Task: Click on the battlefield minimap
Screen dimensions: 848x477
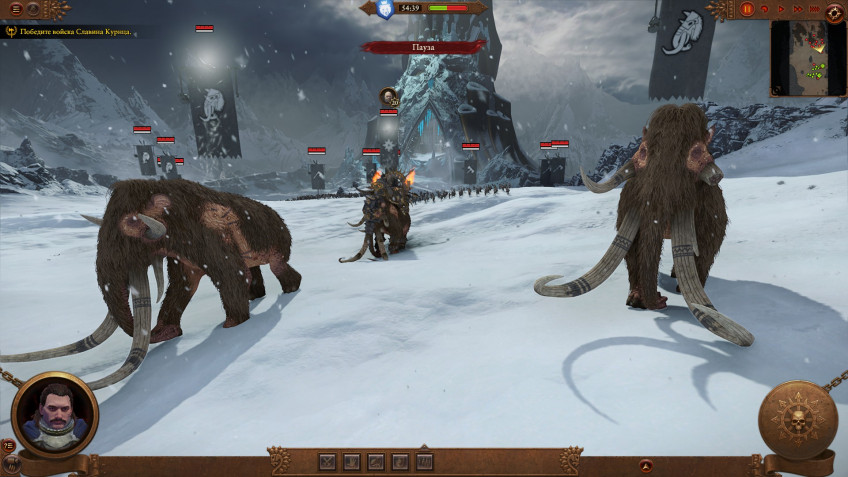Action: pos(808,57)
